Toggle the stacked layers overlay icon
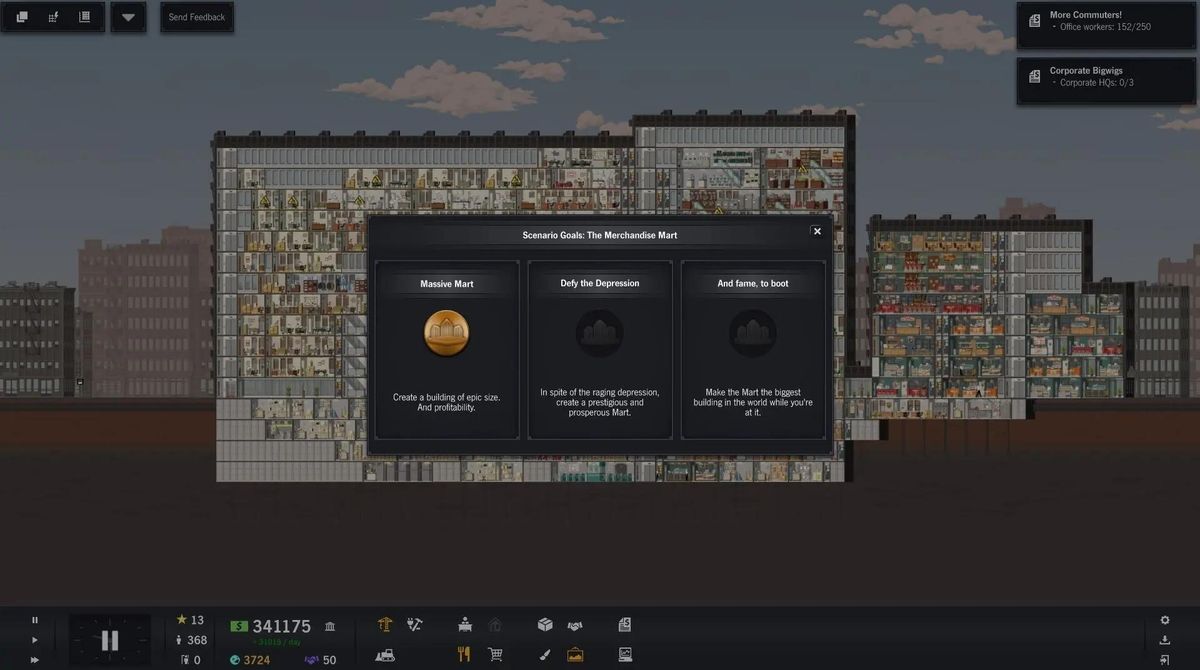 point(22,17)
